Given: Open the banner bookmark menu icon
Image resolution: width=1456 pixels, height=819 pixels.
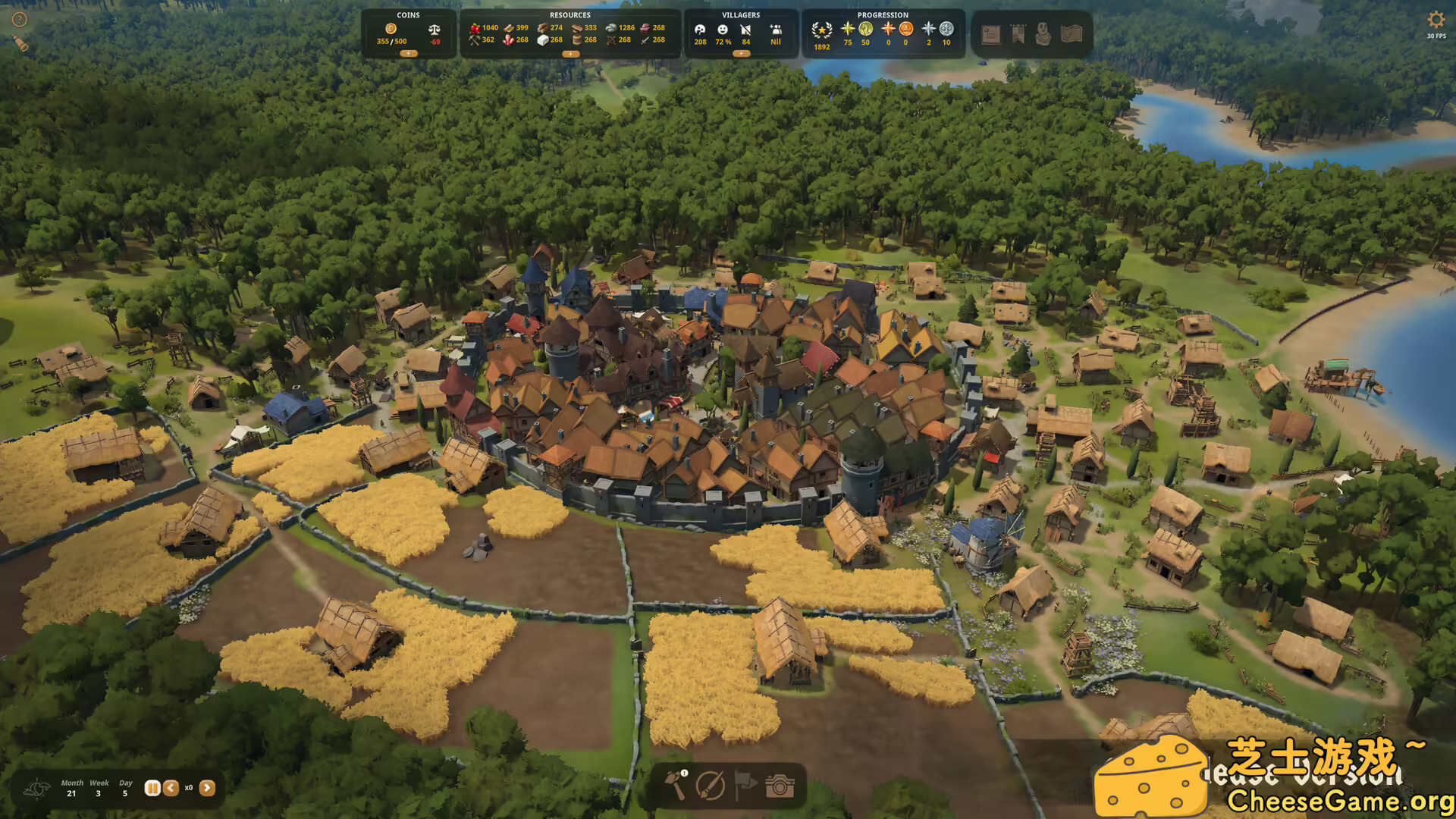Looking at the screenshot, I should click(x=1018, y=34).
